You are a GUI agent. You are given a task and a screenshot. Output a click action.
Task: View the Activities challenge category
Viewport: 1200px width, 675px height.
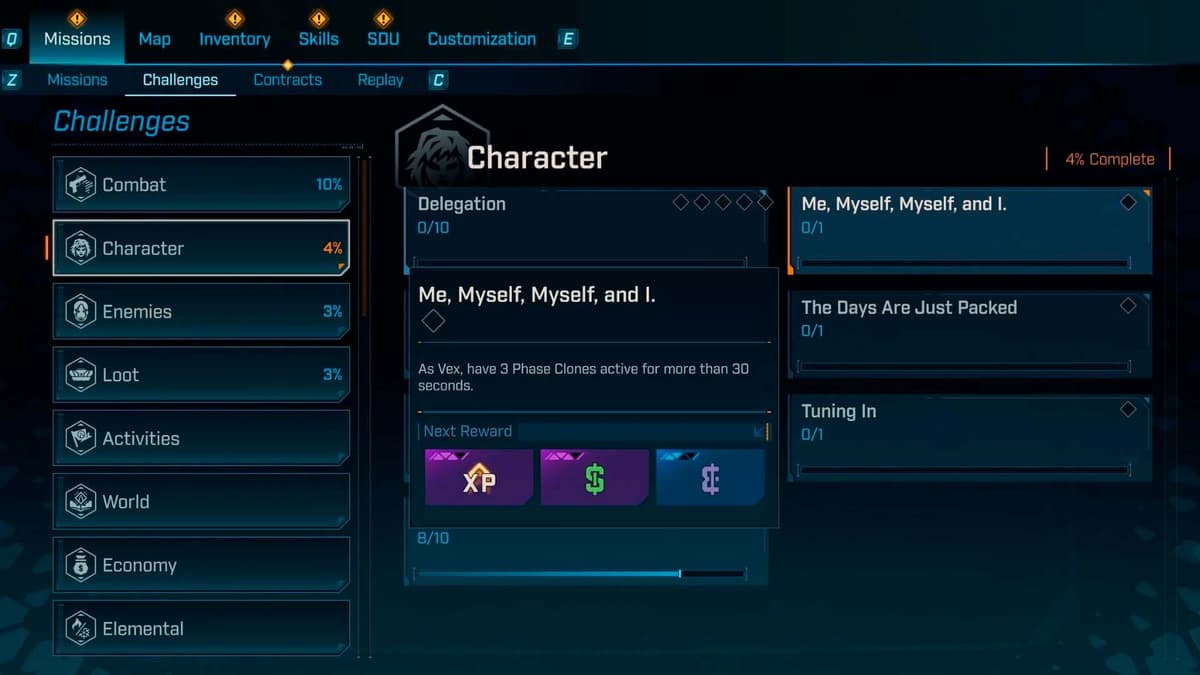[201, 438]
